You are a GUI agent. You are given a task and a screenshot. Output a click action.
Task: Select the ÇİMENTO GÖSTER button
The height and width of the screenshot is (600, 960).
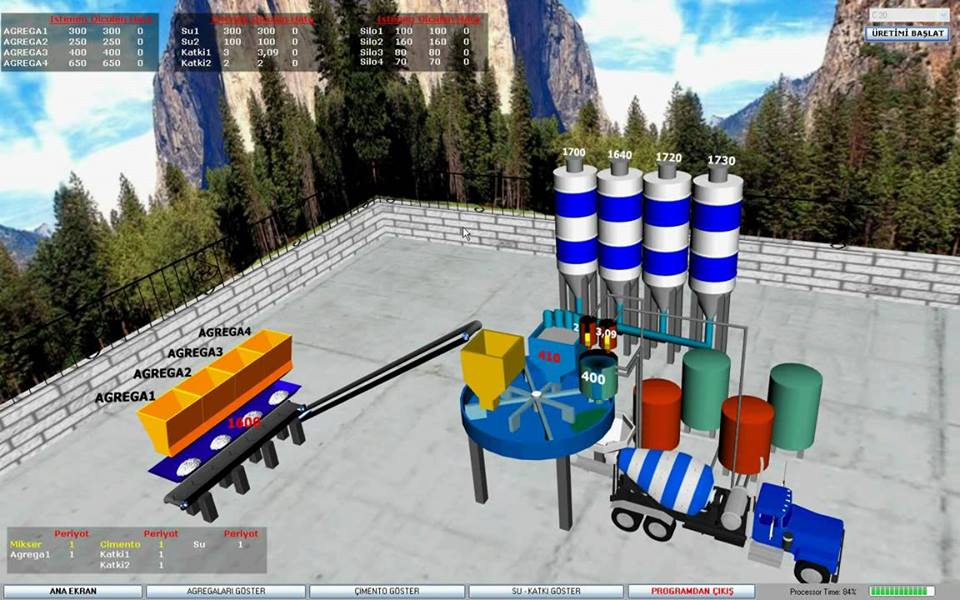(x=386, y=591)
